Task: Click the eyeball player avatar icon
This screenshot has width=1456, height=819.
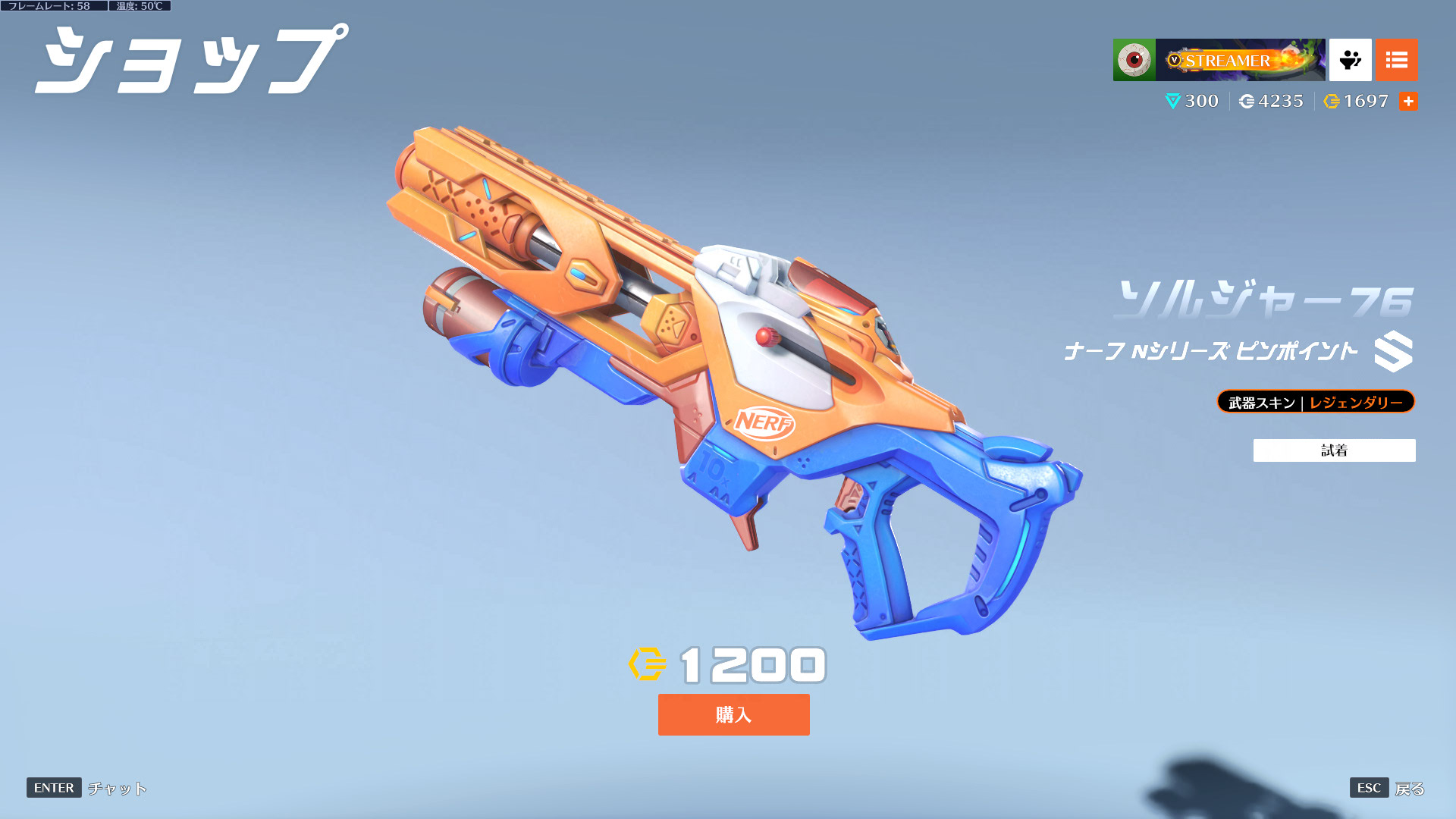Action: coord(1134,60)
